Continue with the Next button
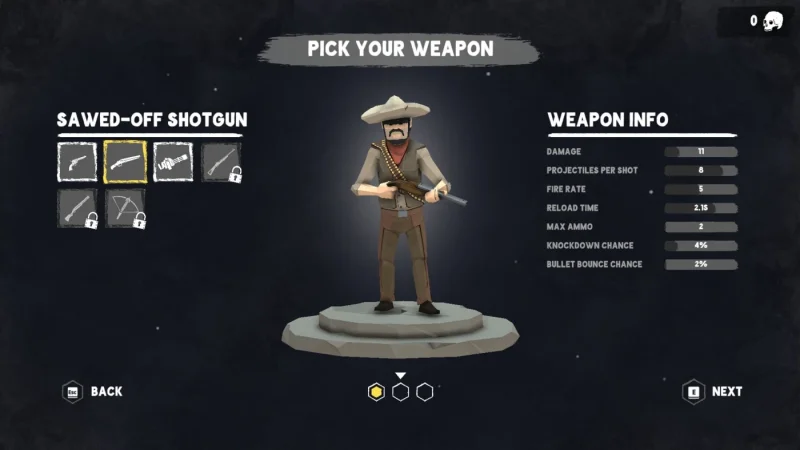This screenshot has height=450, width=800. (712, 391)
